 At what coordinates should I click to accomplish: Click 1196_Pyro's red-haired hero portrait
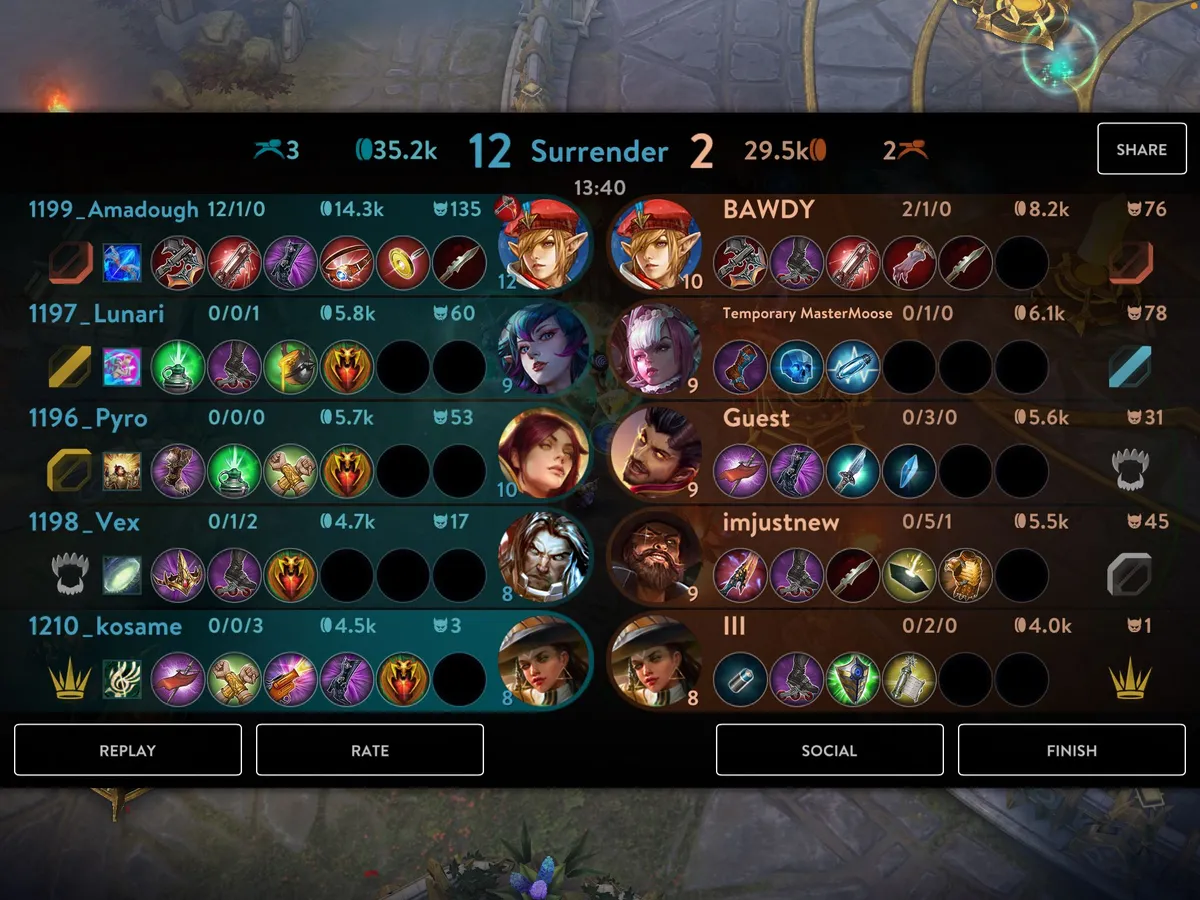(543, 453)
